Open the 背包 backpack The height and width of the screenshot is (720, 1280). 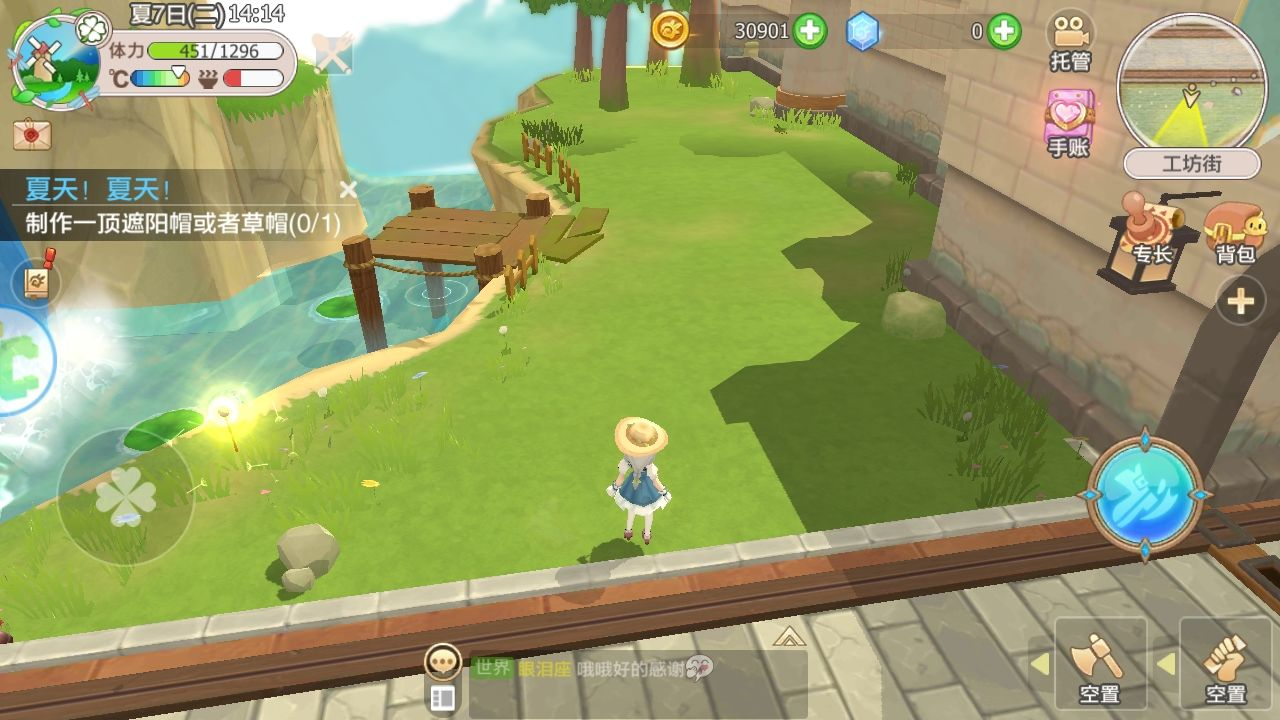[x=1235, y=232]
